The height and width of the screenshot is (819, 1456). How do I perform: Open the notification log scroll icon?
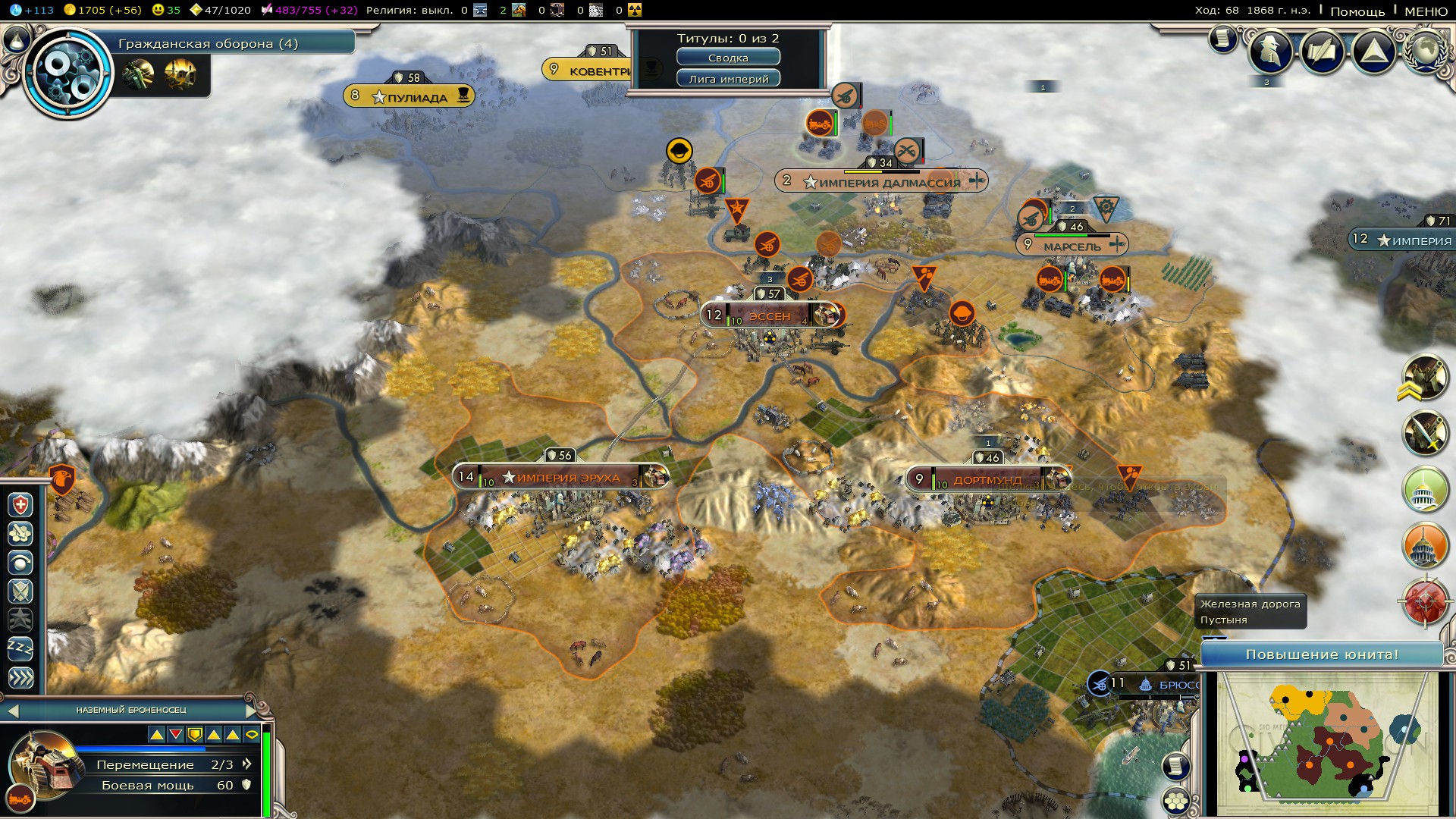tap(1222, 38)
